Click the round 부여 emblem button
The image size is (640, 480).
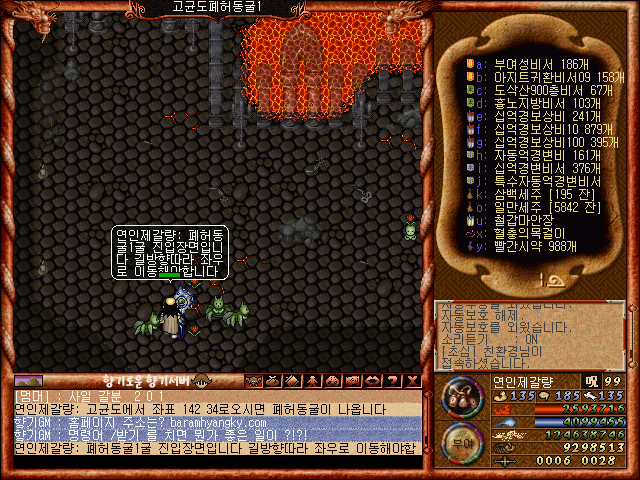460,441
